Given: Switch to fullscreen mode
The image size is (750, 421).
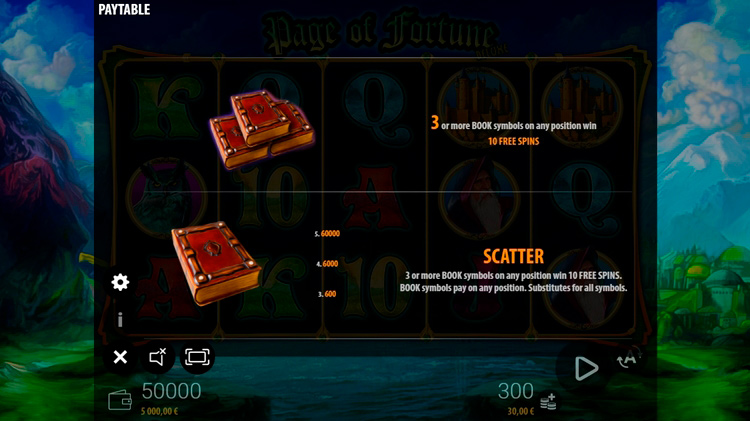Looking at the screenshot, I should [197, 357].
